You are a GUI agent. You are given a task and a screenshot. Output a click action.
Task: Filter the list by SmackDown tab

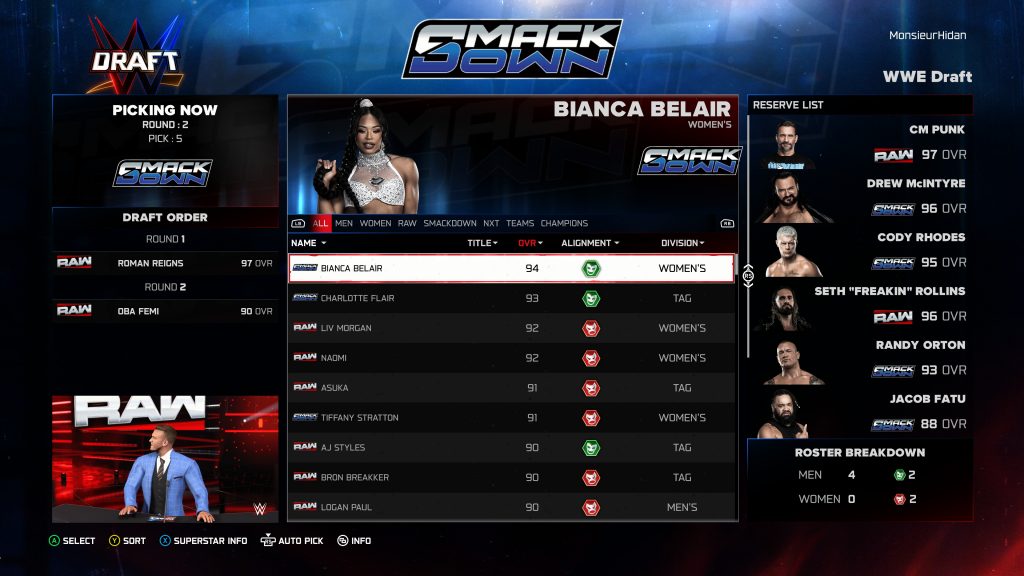[450, 224]
